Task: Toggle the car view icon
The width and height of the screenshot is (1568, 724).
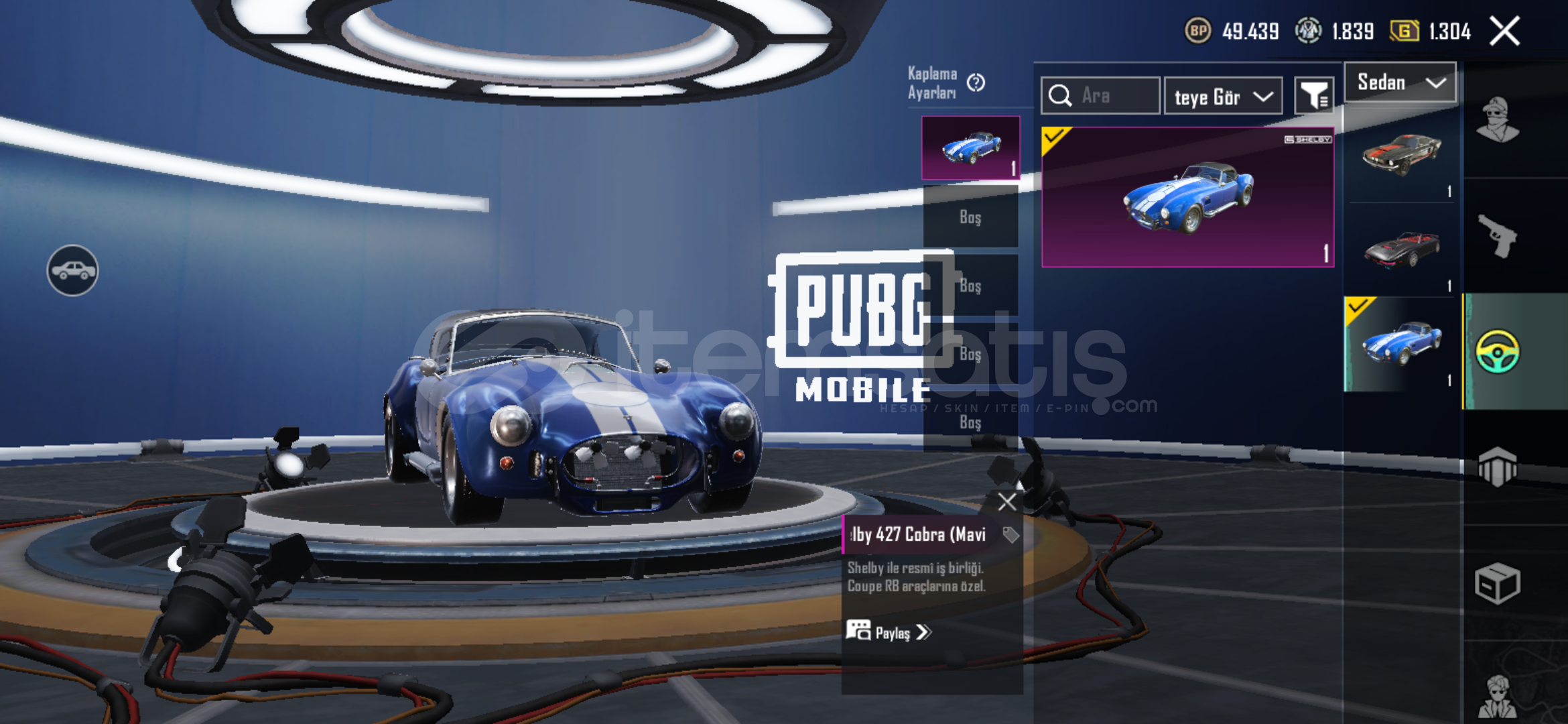Action: pos(72,270)
